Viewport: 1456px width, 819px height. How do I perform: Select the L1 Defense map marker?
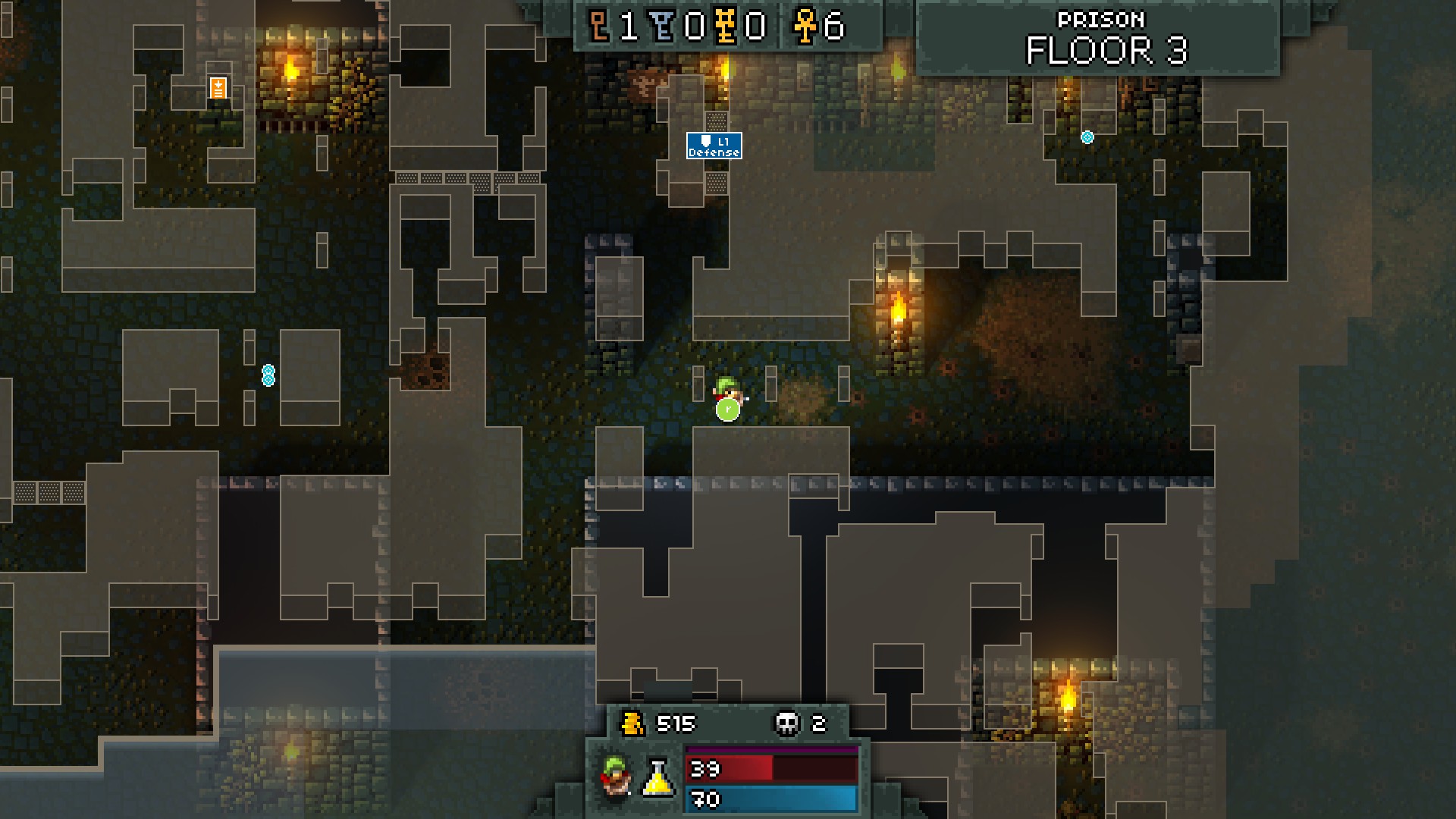point(714,146)
